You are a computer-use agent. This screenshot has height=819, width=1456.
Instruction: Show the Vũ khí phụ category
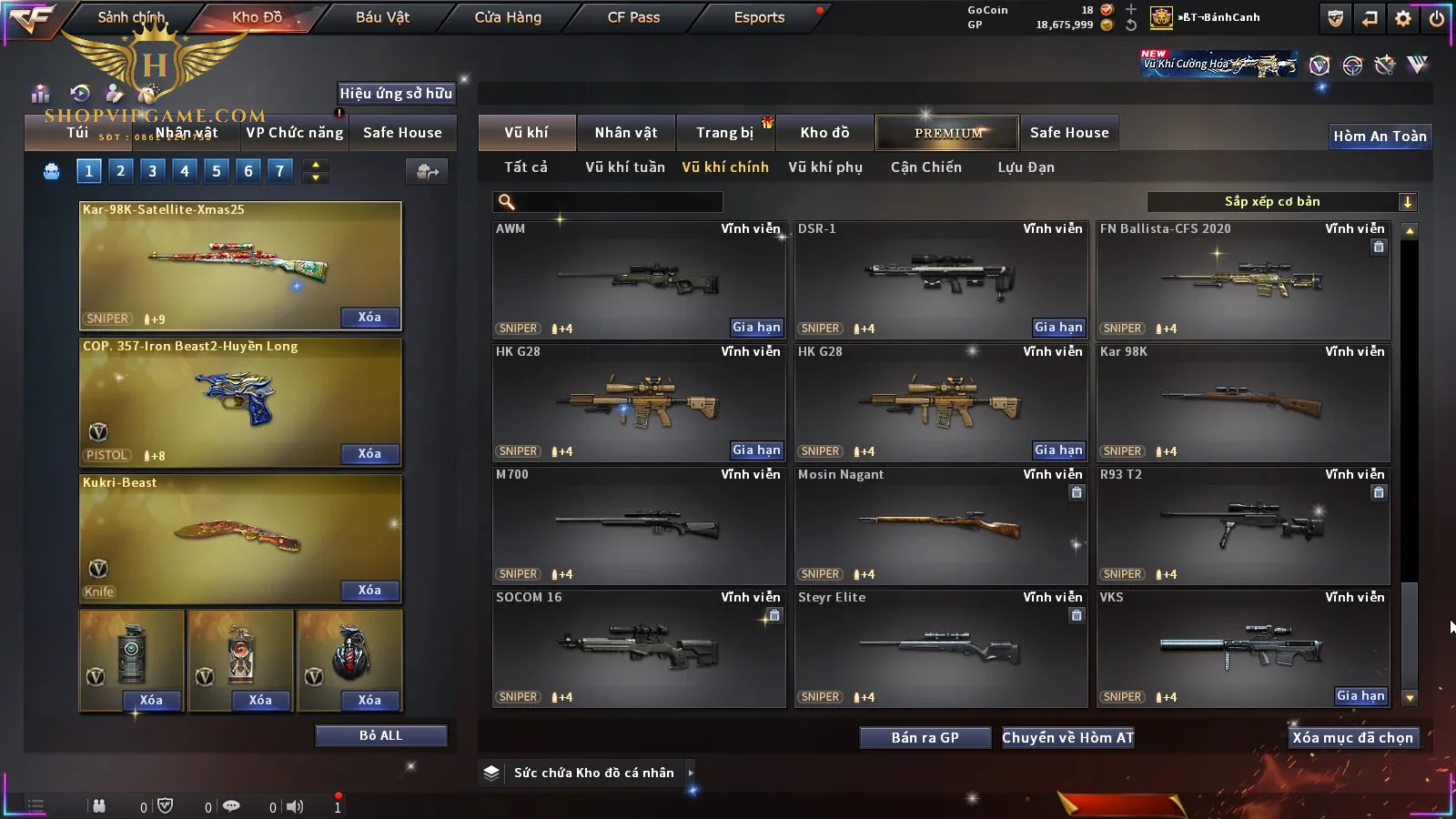tap(824, 167)
